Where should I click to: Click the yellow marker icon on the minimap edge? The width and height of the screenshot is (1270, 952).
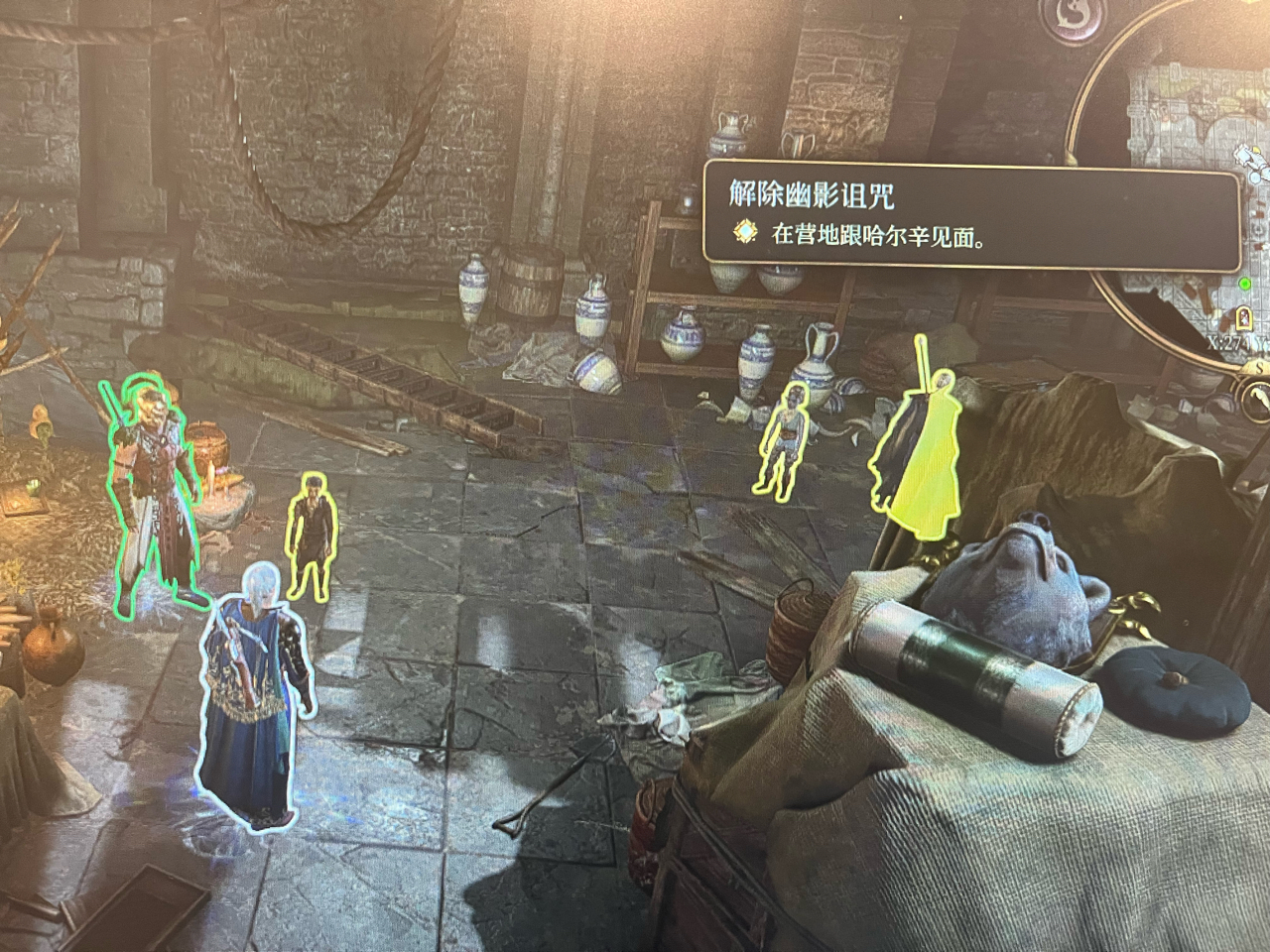click(x=1257, y=149)
